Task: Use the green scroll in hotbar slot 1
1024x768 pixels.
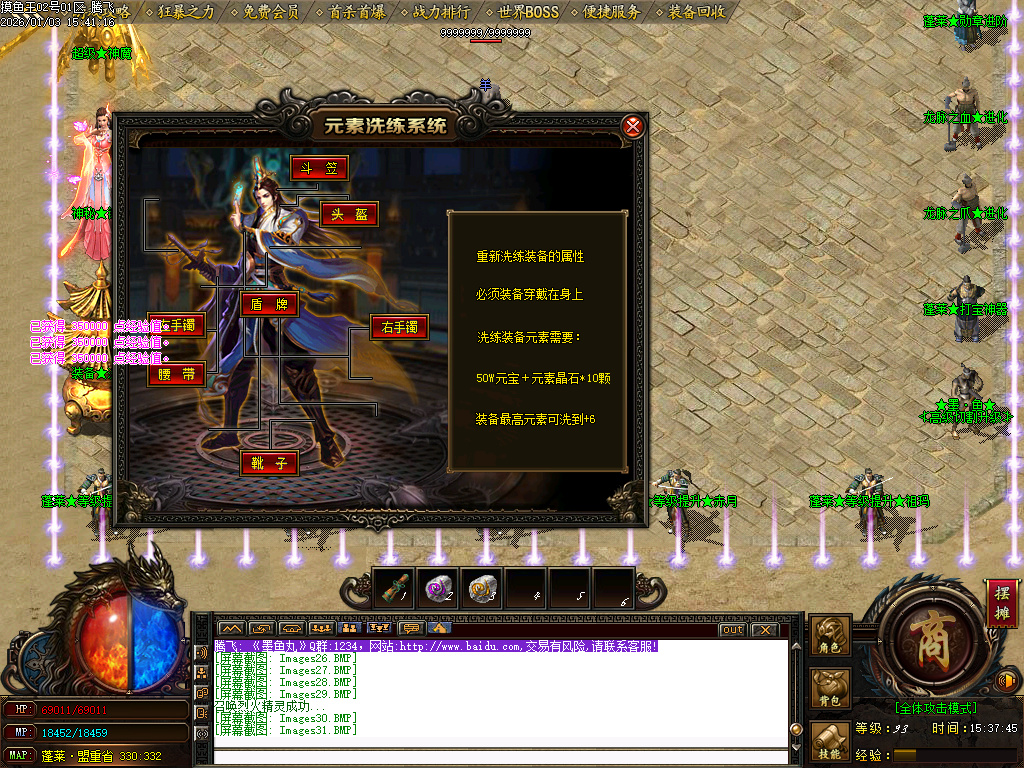Action: pos(393,588)
